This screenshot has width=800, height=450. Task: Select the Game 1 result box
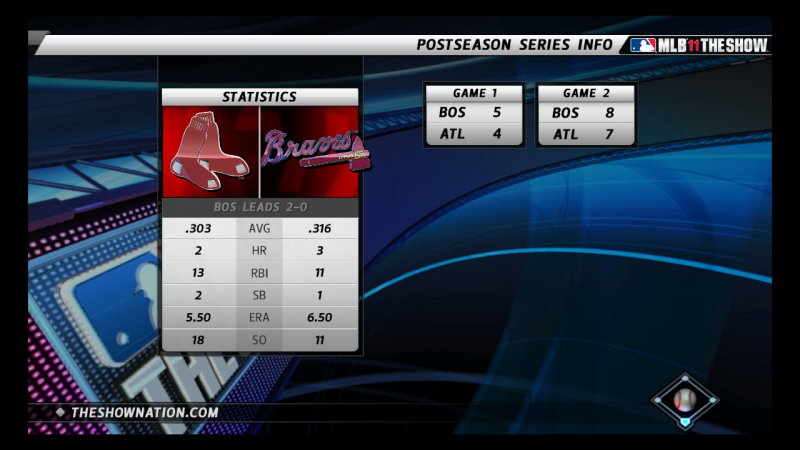(473, 115)
